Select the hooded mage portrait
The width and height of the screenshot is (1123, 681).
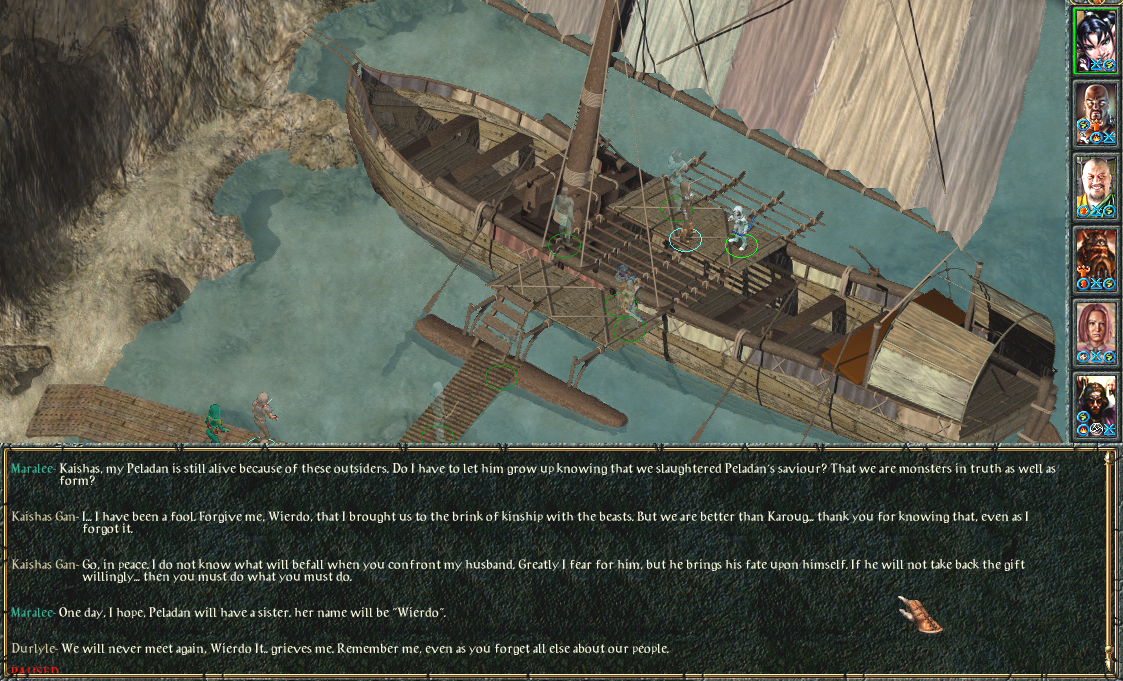[1095, 403]
